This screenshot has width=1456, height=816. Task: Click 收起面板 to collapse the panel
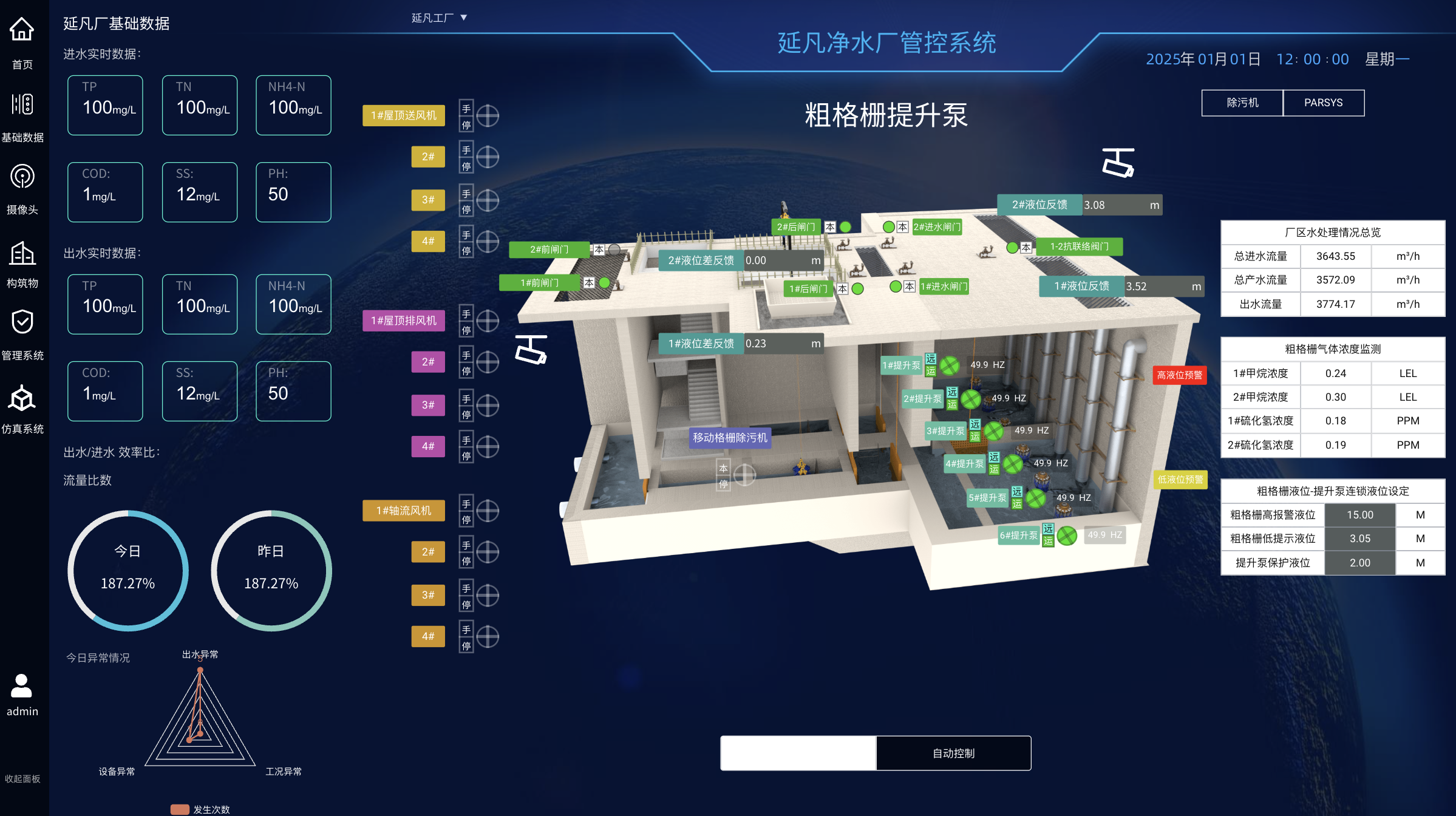[x=23, y=778]
